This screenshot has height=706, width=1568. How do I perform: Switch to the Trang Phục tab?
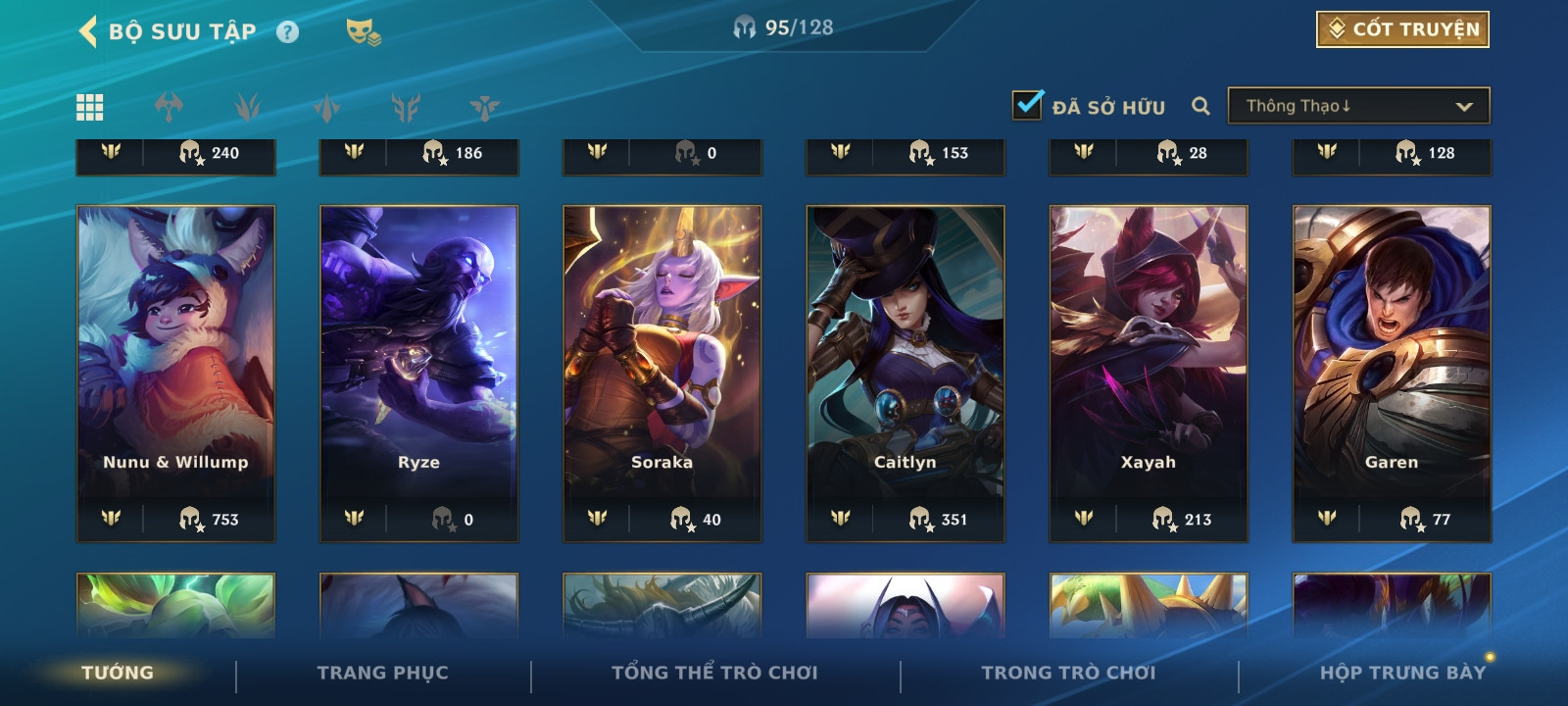click(x=382, y=673)
